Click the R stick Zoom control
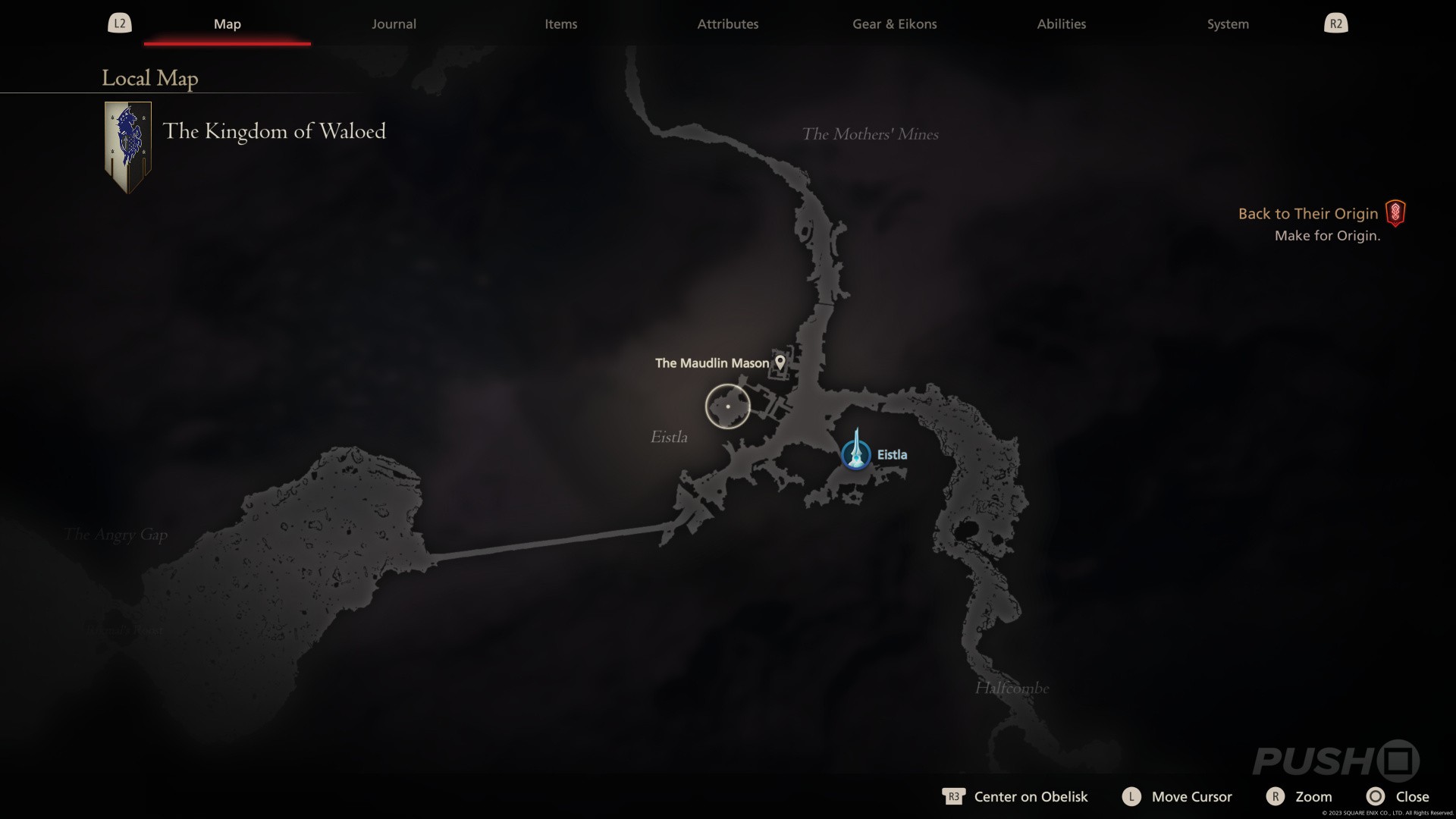This screenshot has width=1456, height=819. pyautogui.click(x=1314, y=796)
